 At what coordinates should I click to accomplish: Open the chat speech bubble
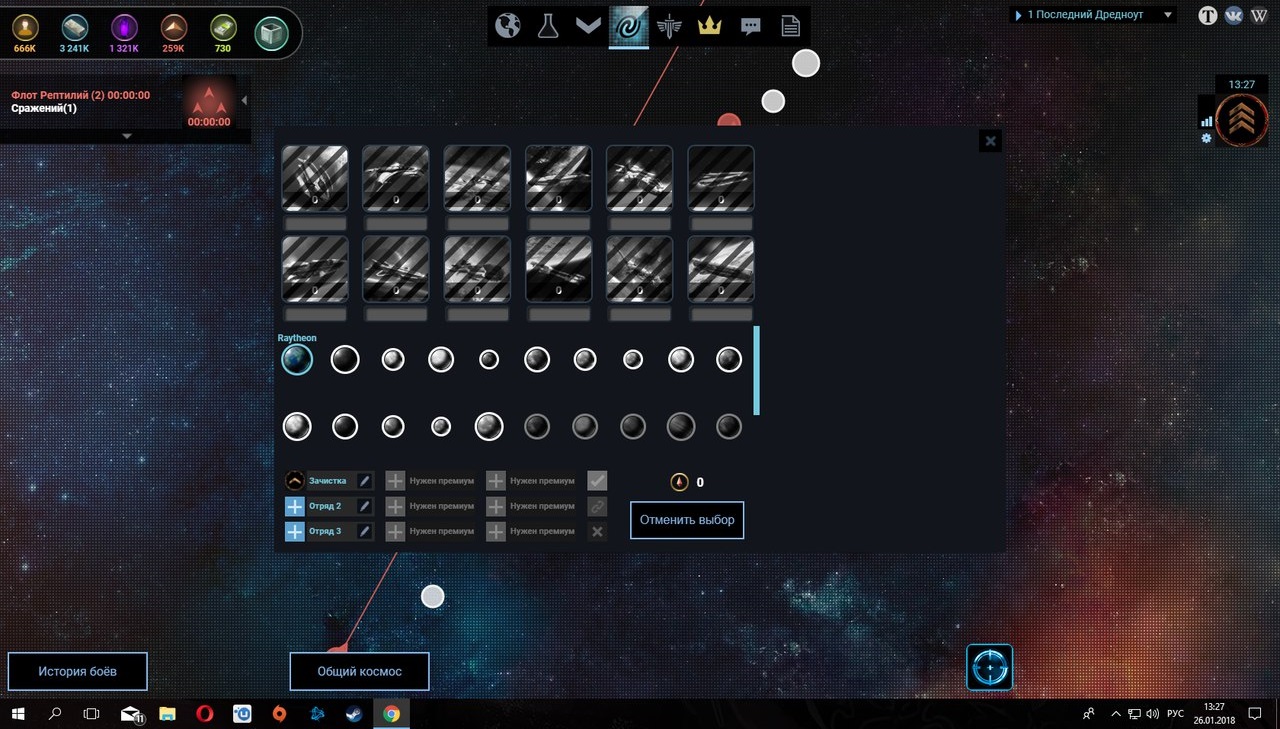(x=751, y=27)
